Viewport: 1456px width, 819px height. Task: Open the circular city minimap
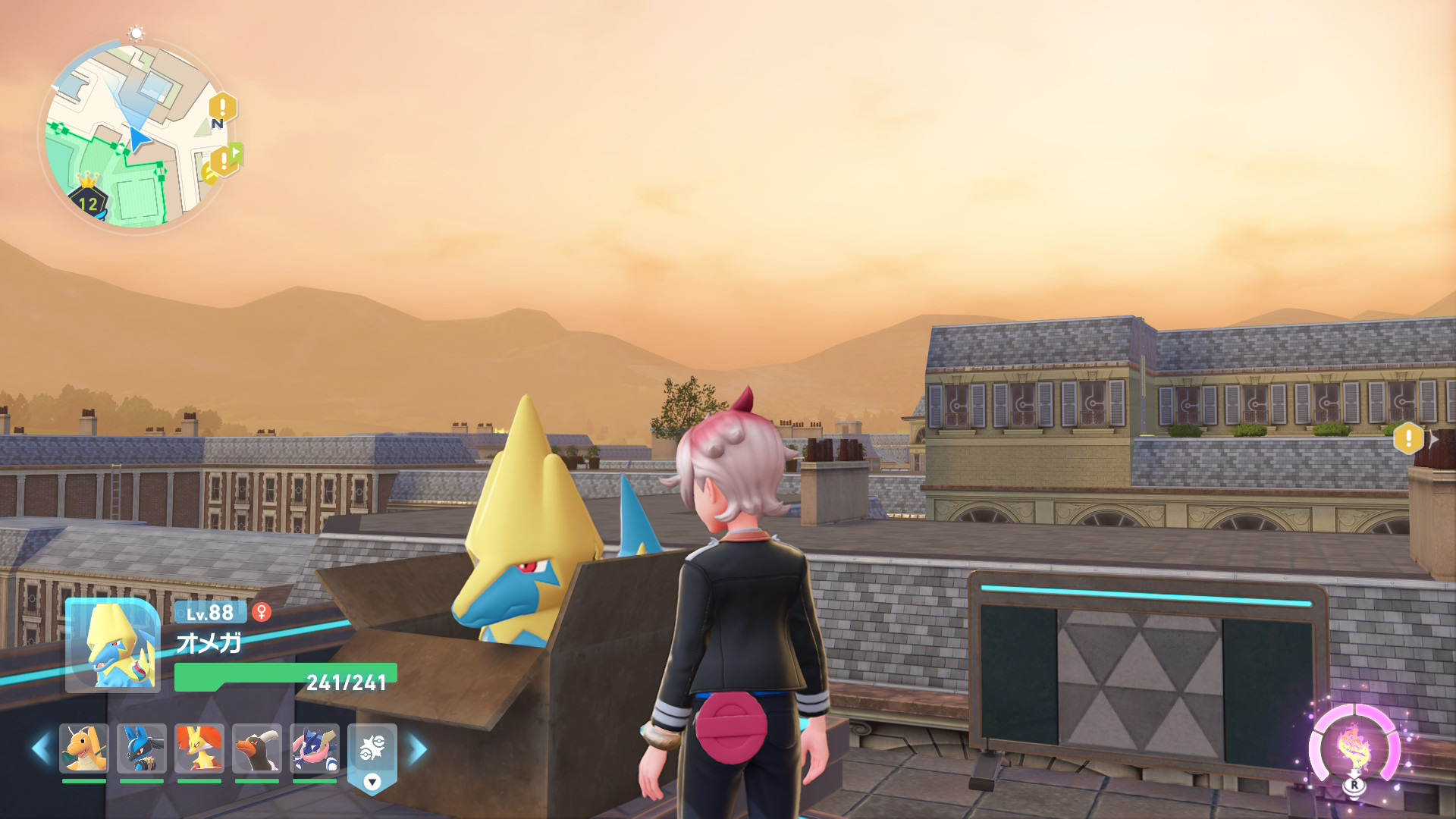pyautogui.click(x=136, y=136)
